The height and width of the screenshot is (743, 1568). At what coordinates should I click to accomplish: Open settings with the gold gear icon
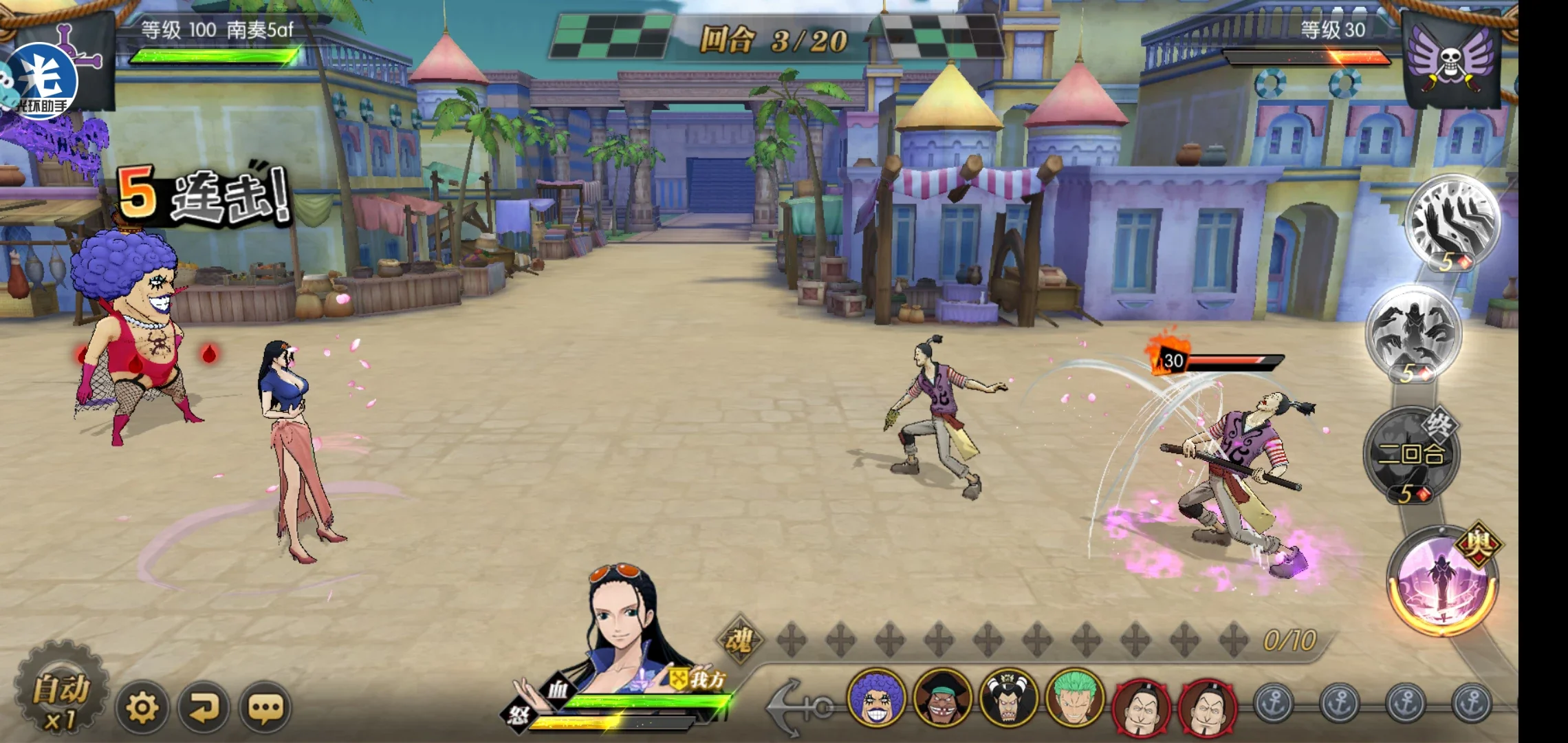(142, 707)
